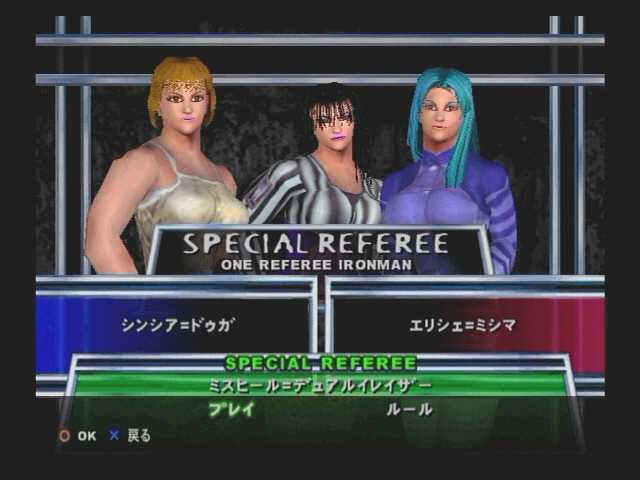Select the プレイ (Play) option
The width and height of the screenshot is (640, 480).
(231, 409)
